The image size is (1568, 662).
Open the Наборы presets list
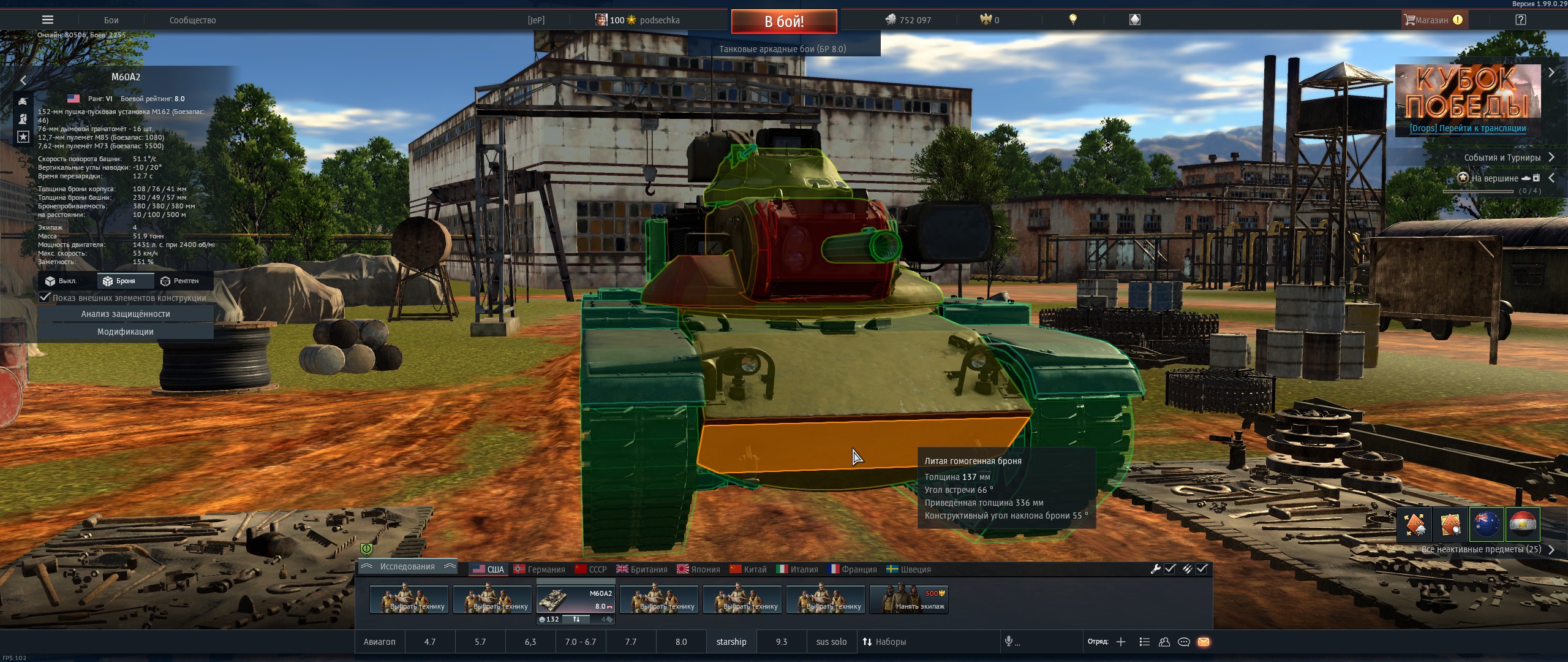tap(884, 642)
